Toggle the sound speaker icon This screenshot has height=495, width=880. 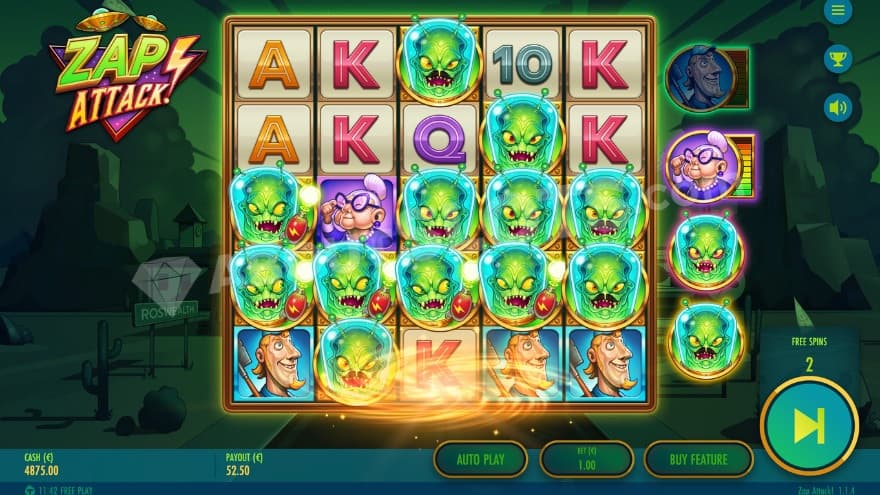(x=837, y=106)
